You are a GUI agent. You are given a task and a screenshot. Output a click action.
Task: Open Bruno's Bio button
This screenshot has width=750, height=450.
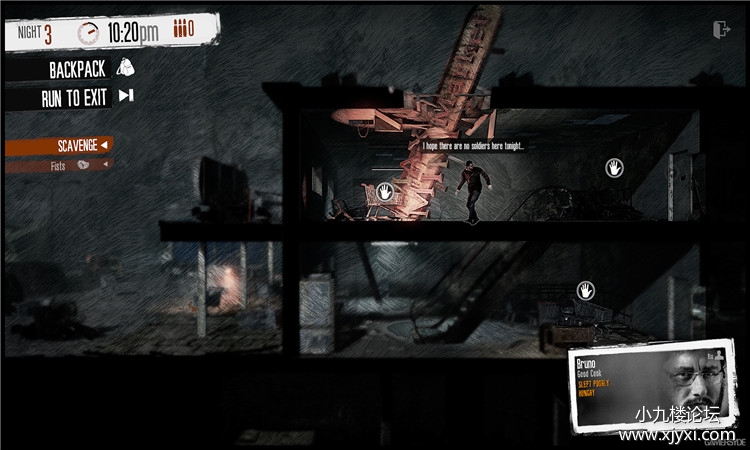tap(713, 354)
